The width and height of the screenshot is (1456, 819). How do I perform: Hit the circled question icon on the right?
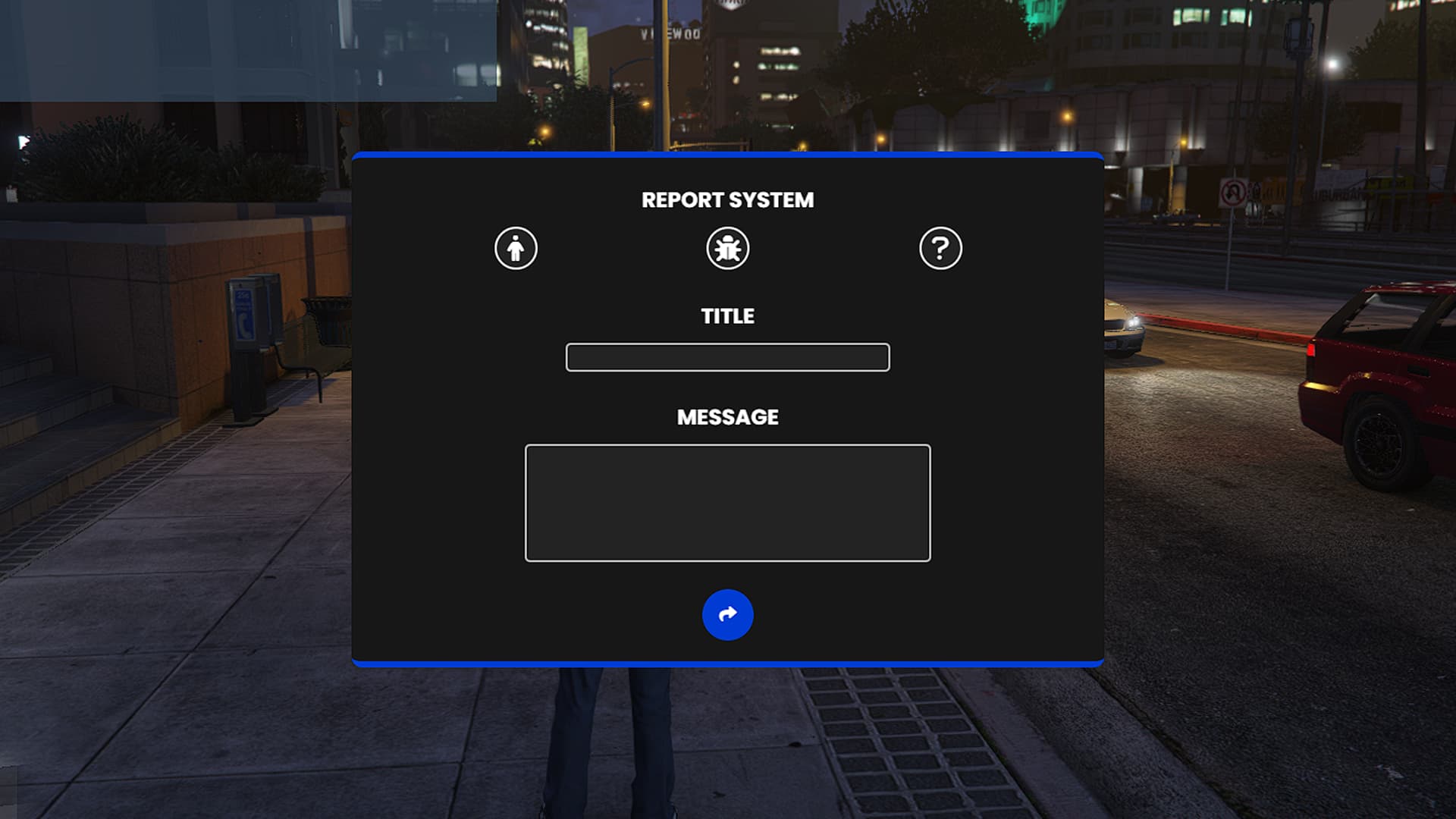point(941,249)
